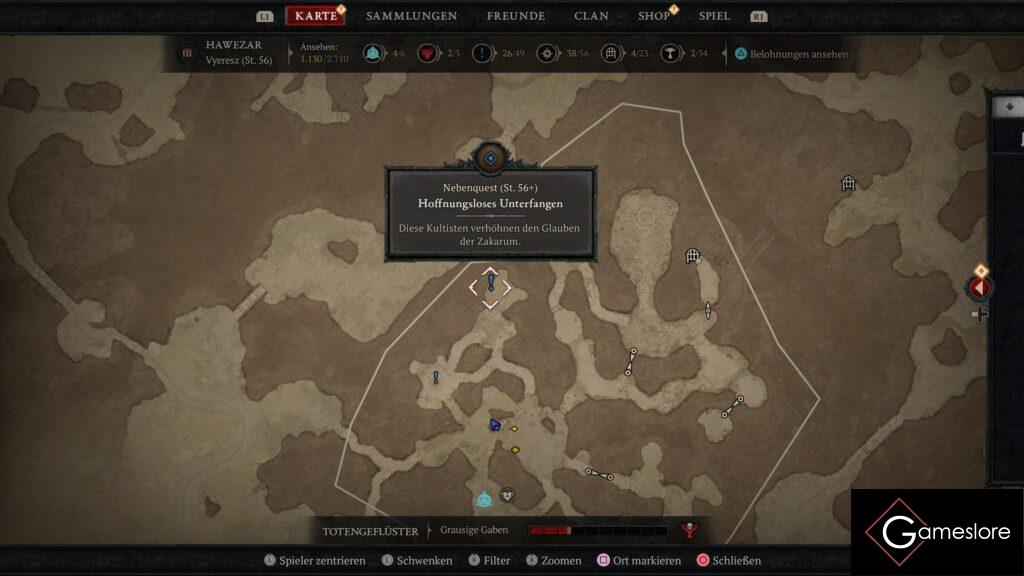The image size is (1024, 576).
Task: Switch to the Spiel tab
Action: pos(714,16)
